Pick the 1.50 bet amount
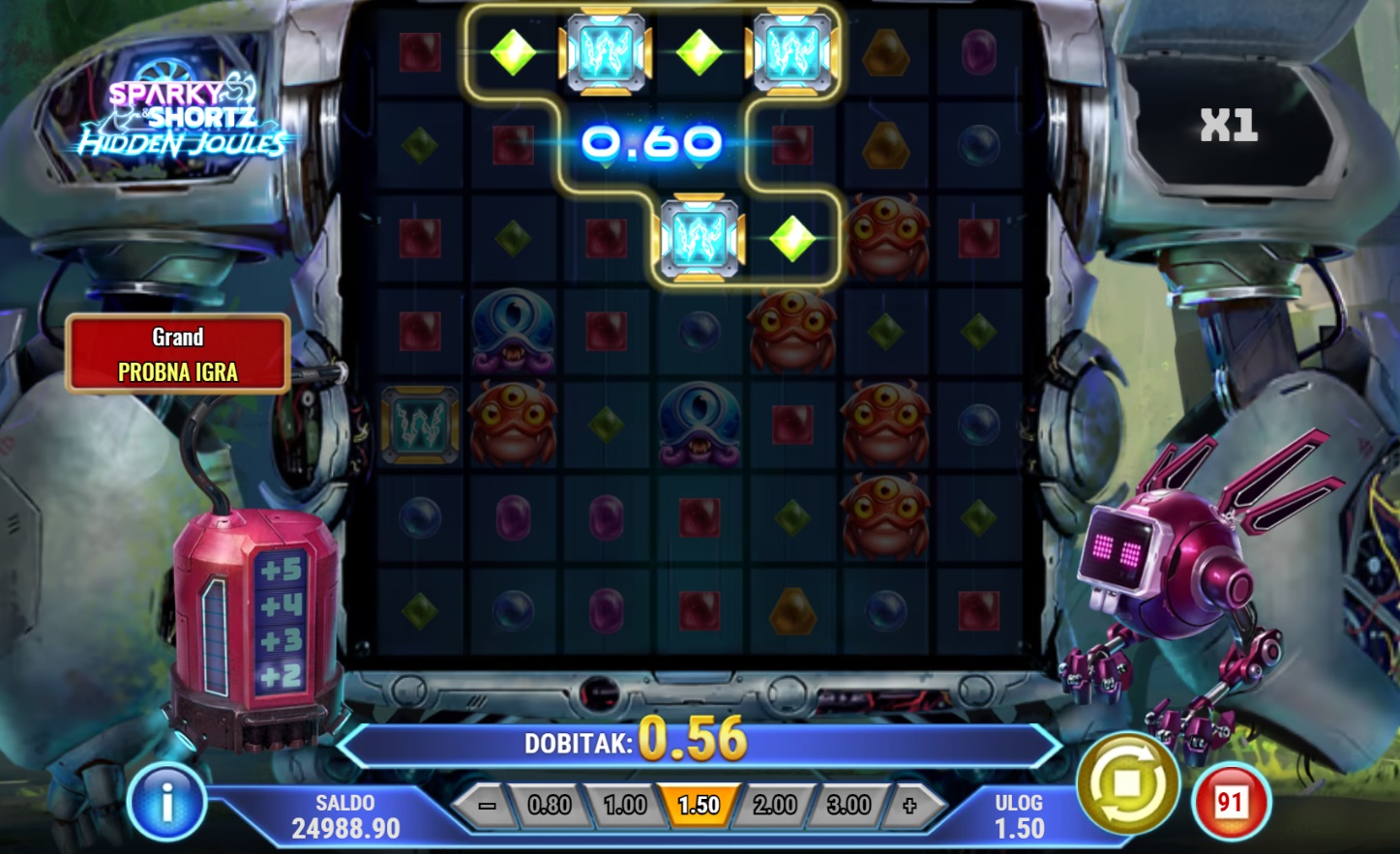The width and height of the screenshot is (1400, 854). (699, 806)
